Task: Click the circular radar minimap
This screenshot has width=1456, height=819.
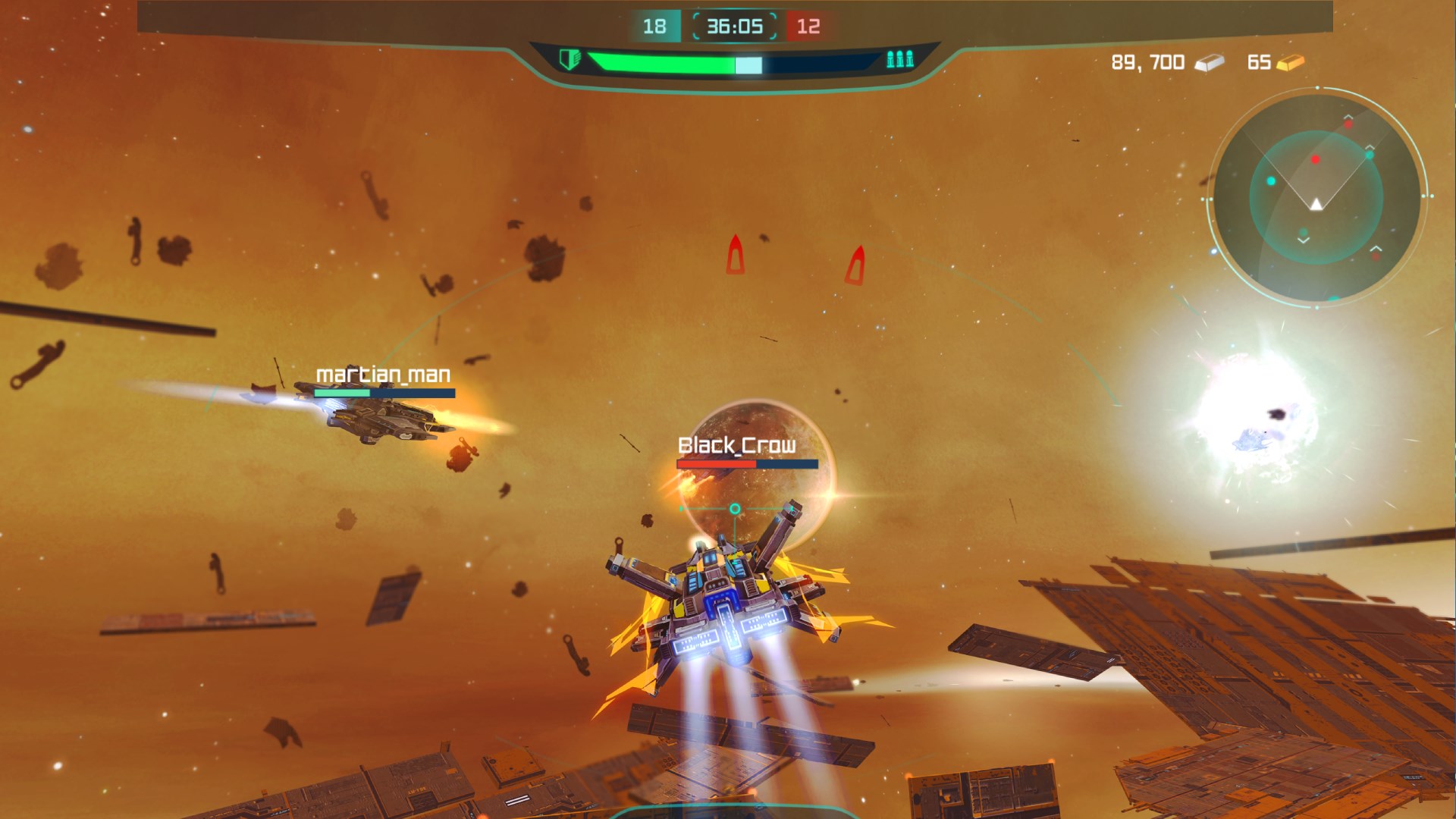Action: [x=1316, y=197]
